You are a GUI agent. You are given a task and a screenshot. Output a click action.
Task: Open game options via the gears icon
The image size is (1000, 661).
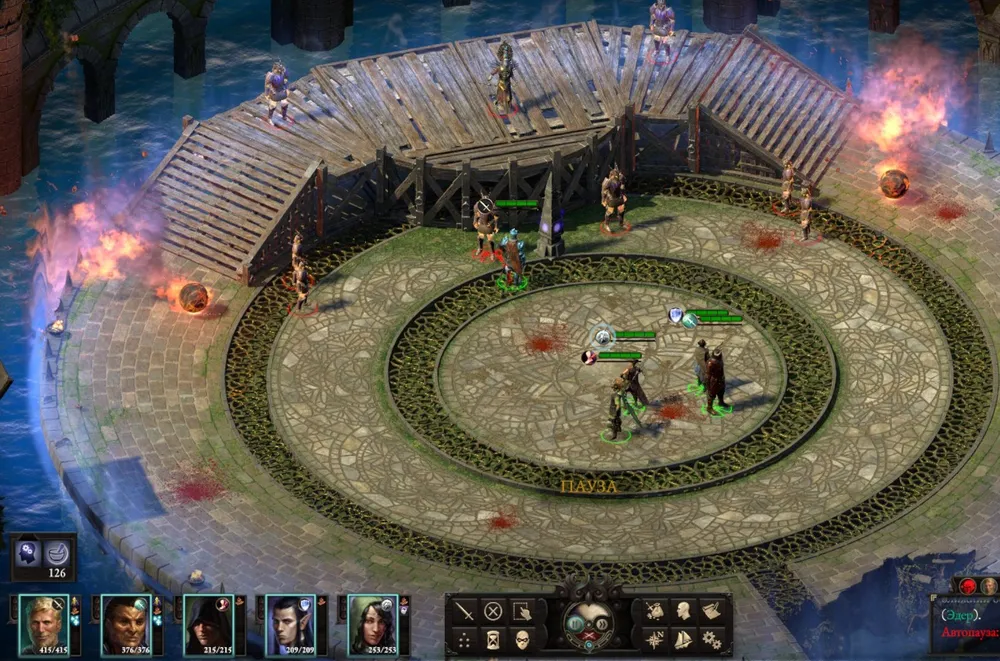click(x=712, y=640)
